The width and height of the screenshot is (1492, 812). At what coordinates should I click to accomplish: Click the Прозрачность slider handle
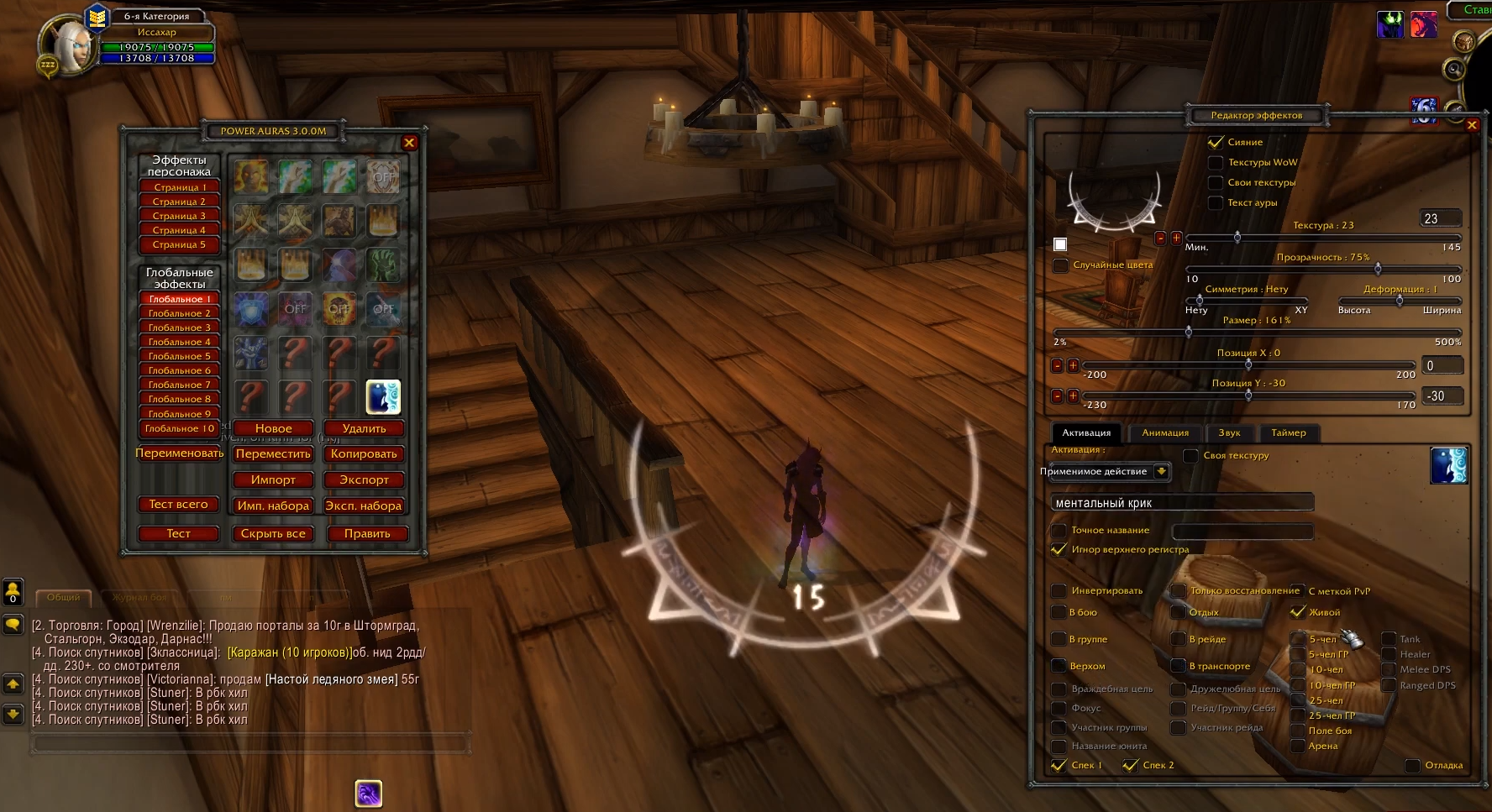(x=1377, y=270)
